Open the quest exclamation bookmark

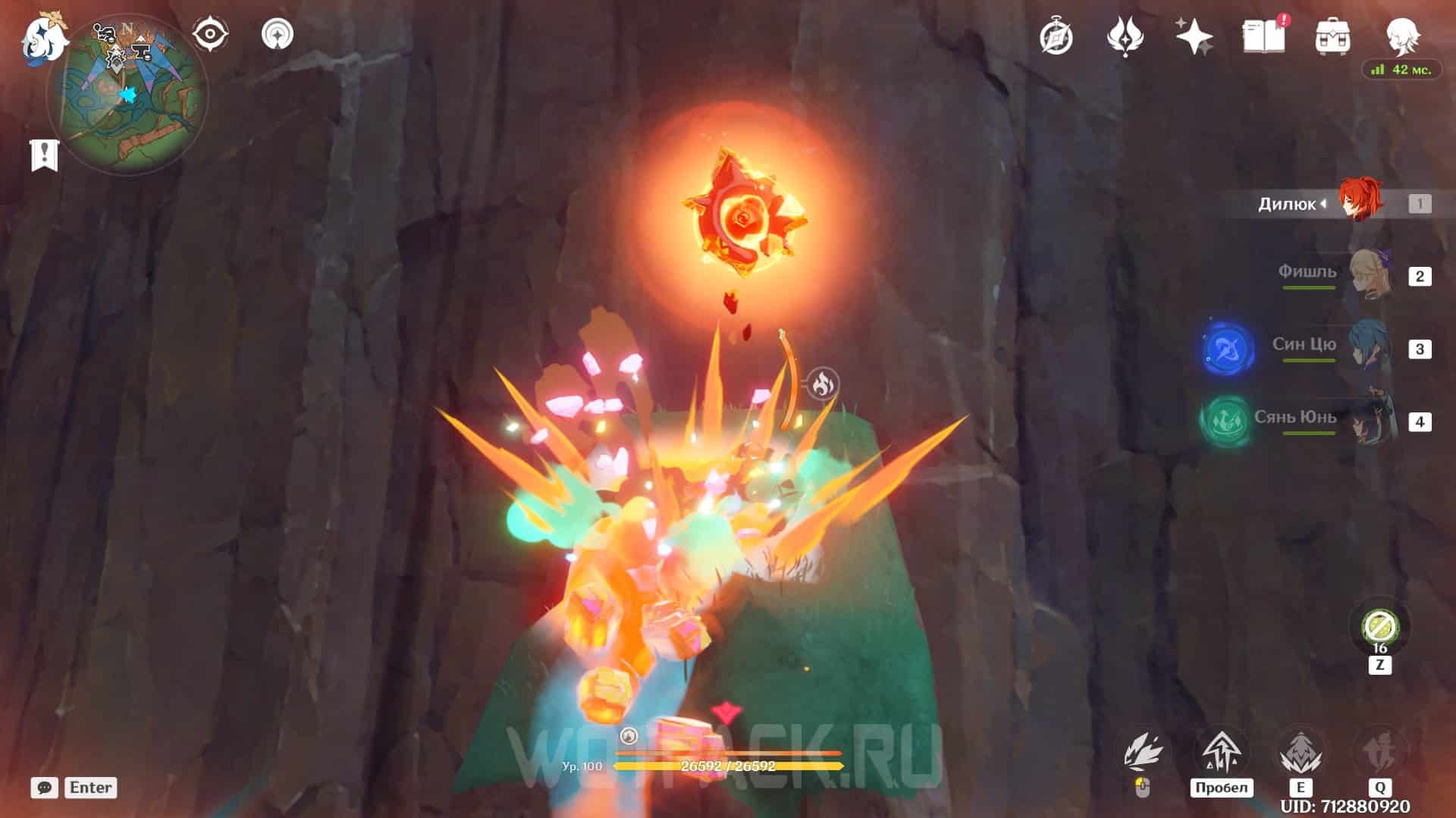pyautogui.click(x=44, y=155)
